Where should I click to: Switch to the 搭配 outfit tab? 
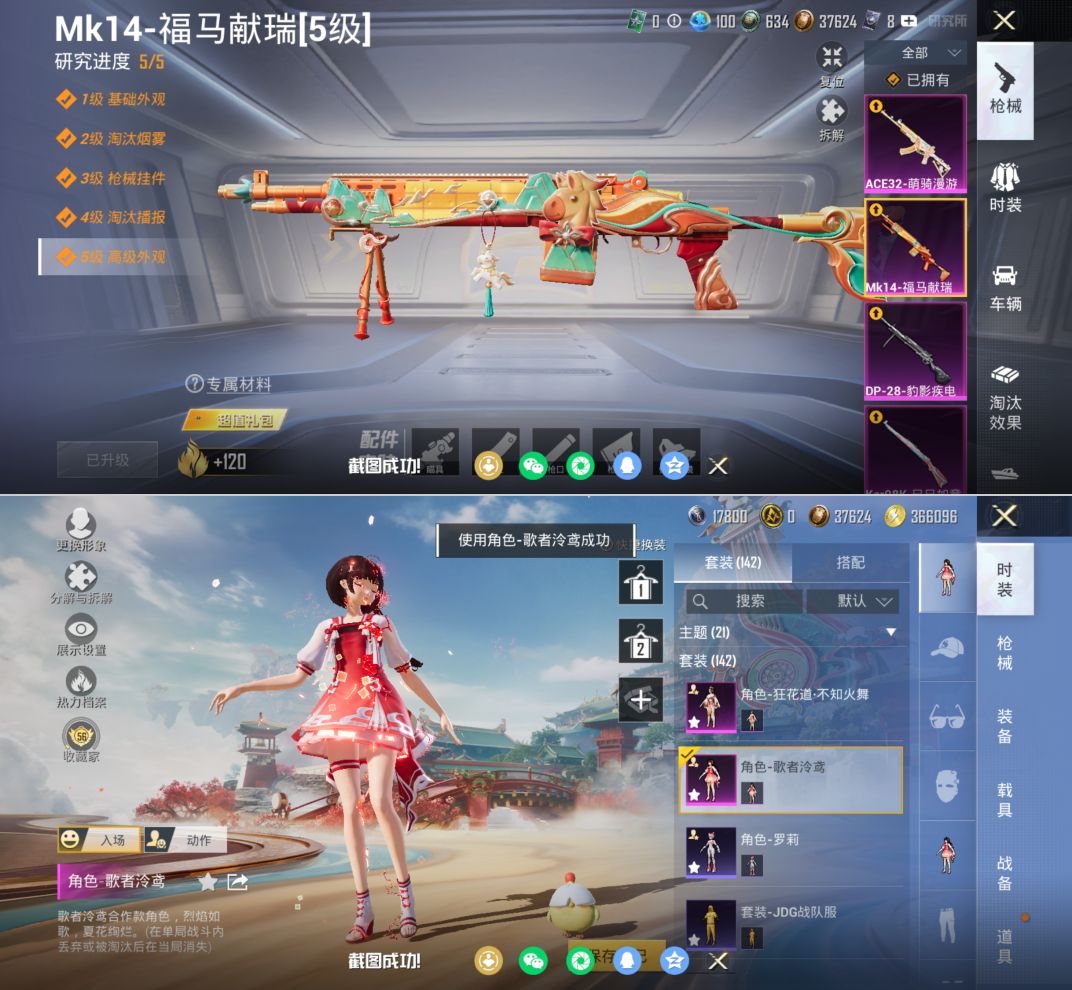click(x=850, y=562)
